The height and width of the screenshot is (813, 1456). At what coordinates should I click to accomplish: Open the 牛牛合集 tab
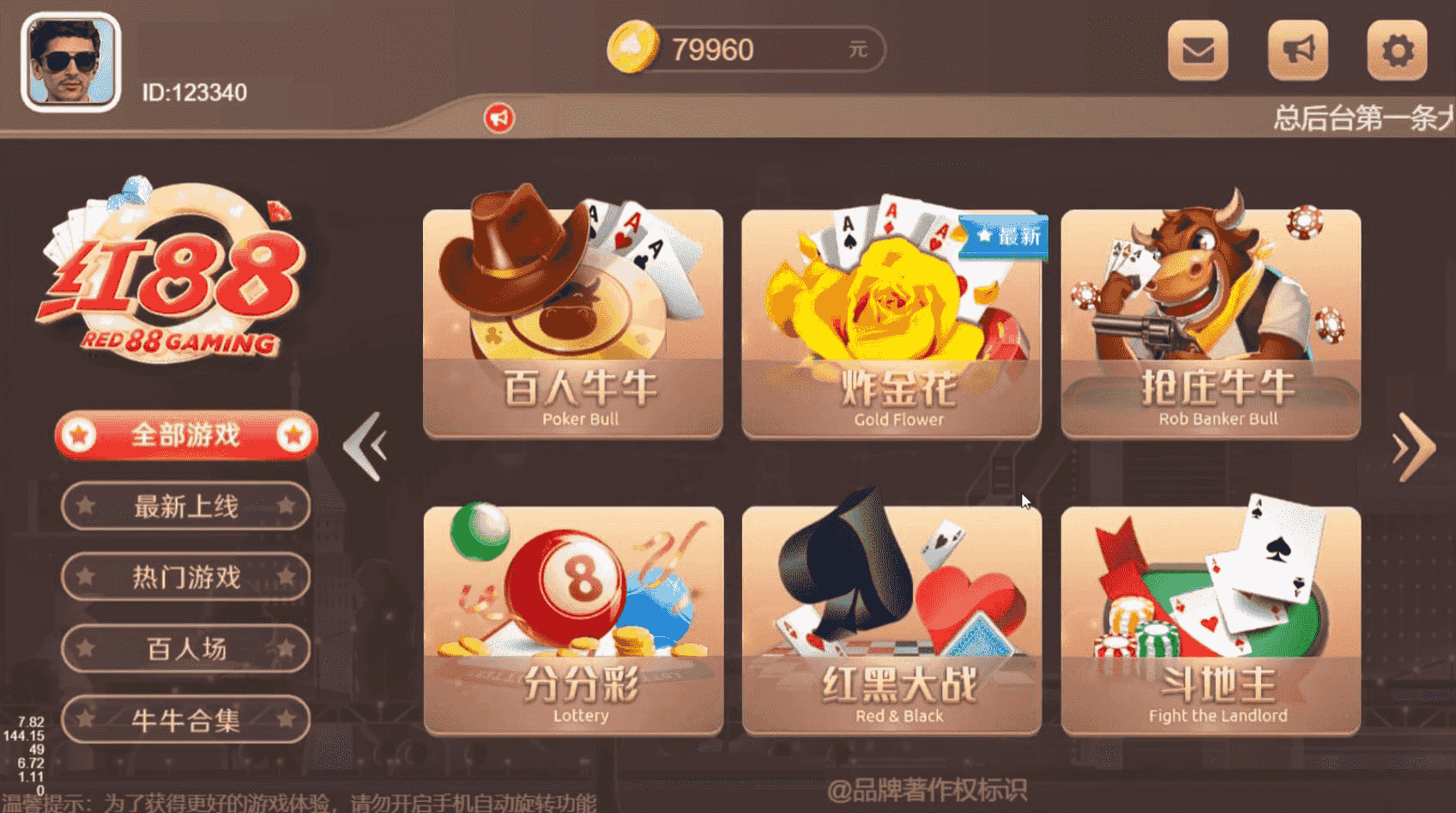(x=184, y=720)
